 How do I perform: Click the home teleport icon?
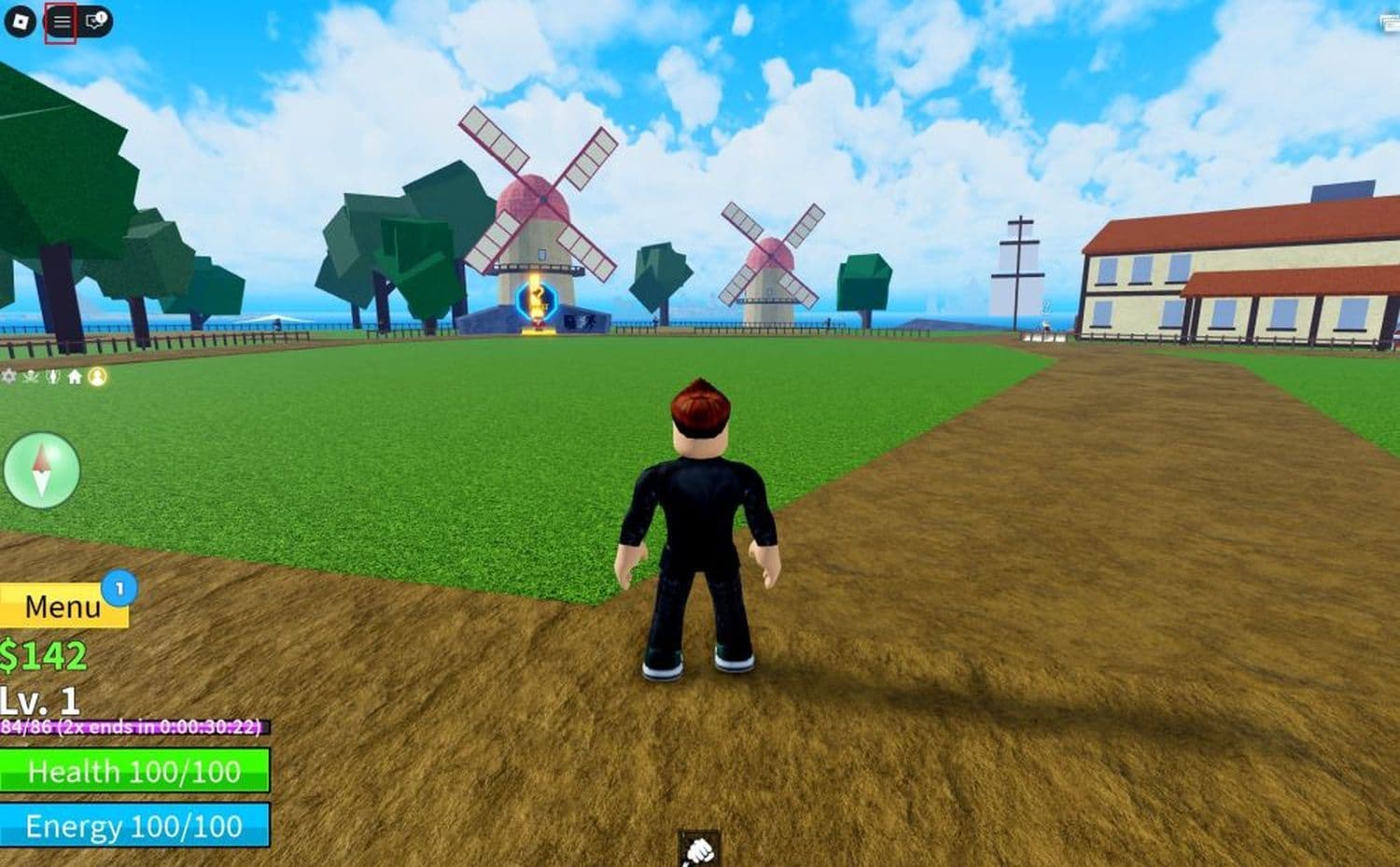click(x=73, y=377)
